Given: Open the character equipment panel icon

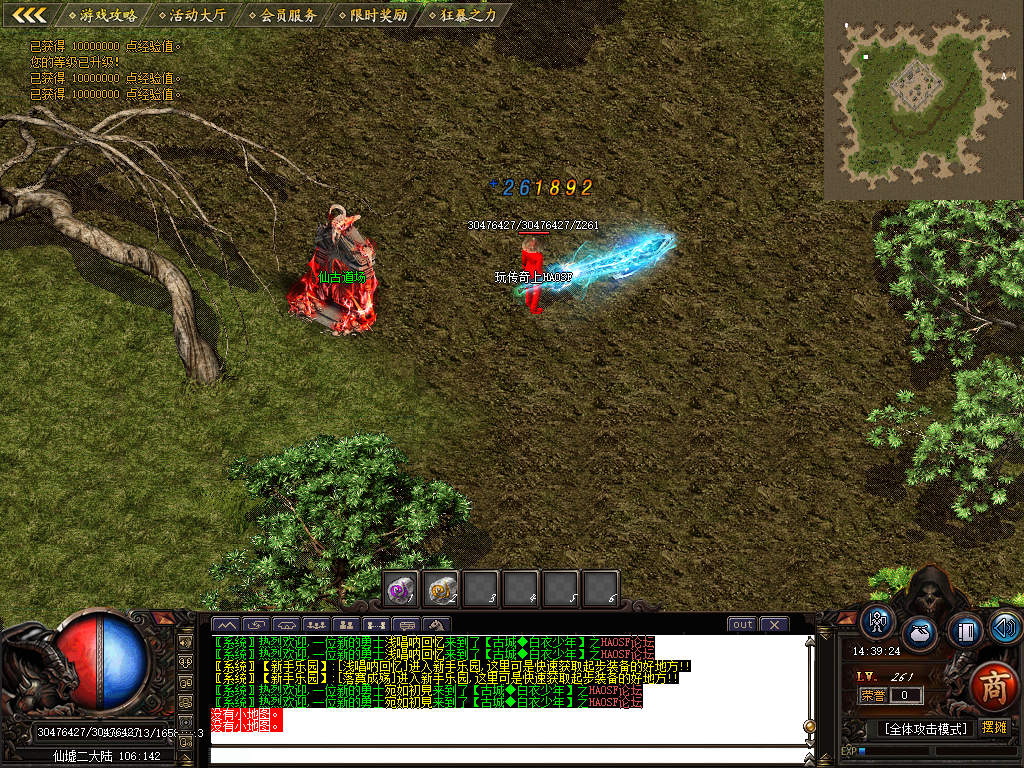Looking at the screenshot, I should (878, 622).
